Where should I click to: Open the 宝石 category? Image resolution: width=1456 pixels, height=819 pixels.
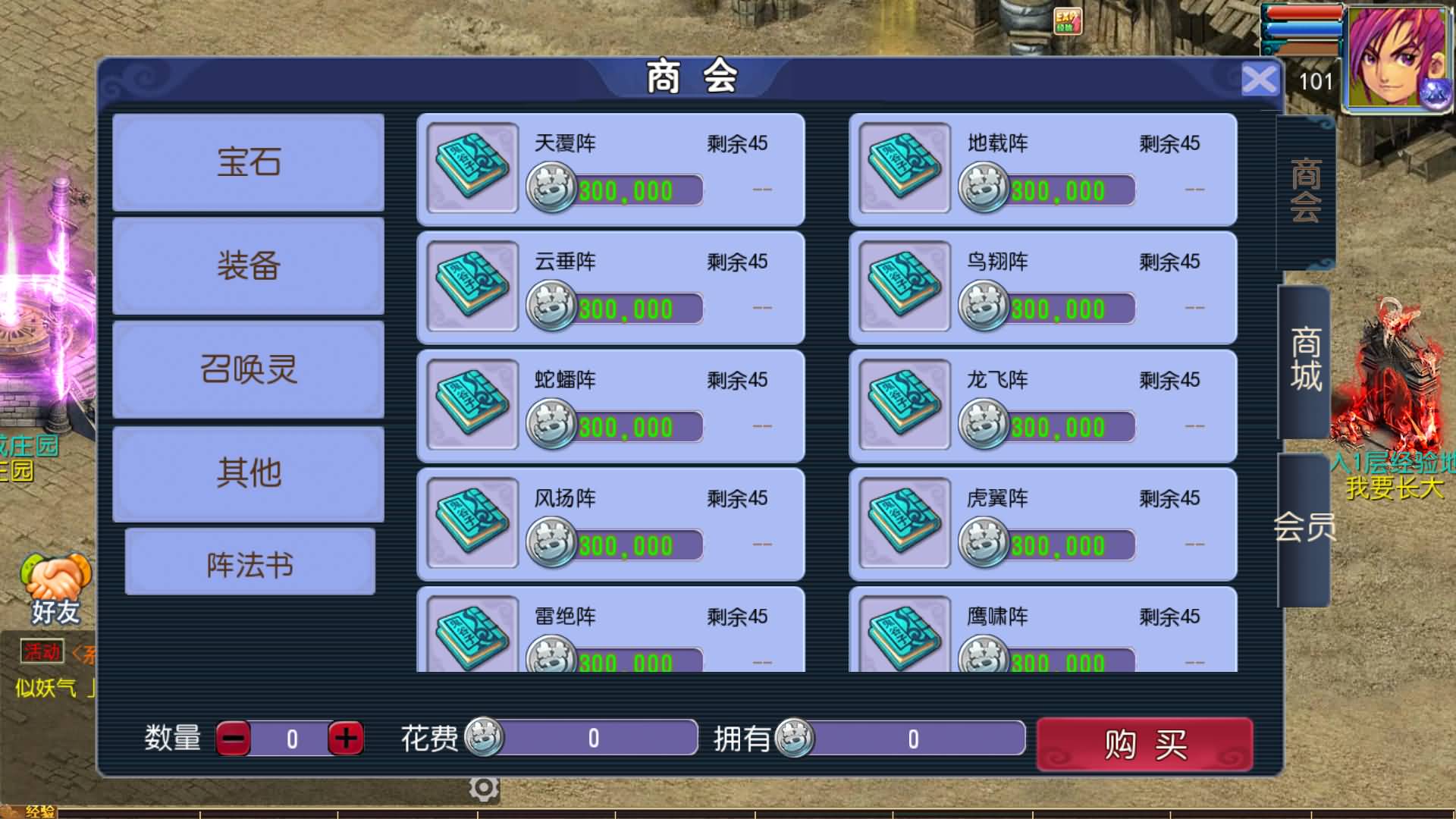click(248, 162)
